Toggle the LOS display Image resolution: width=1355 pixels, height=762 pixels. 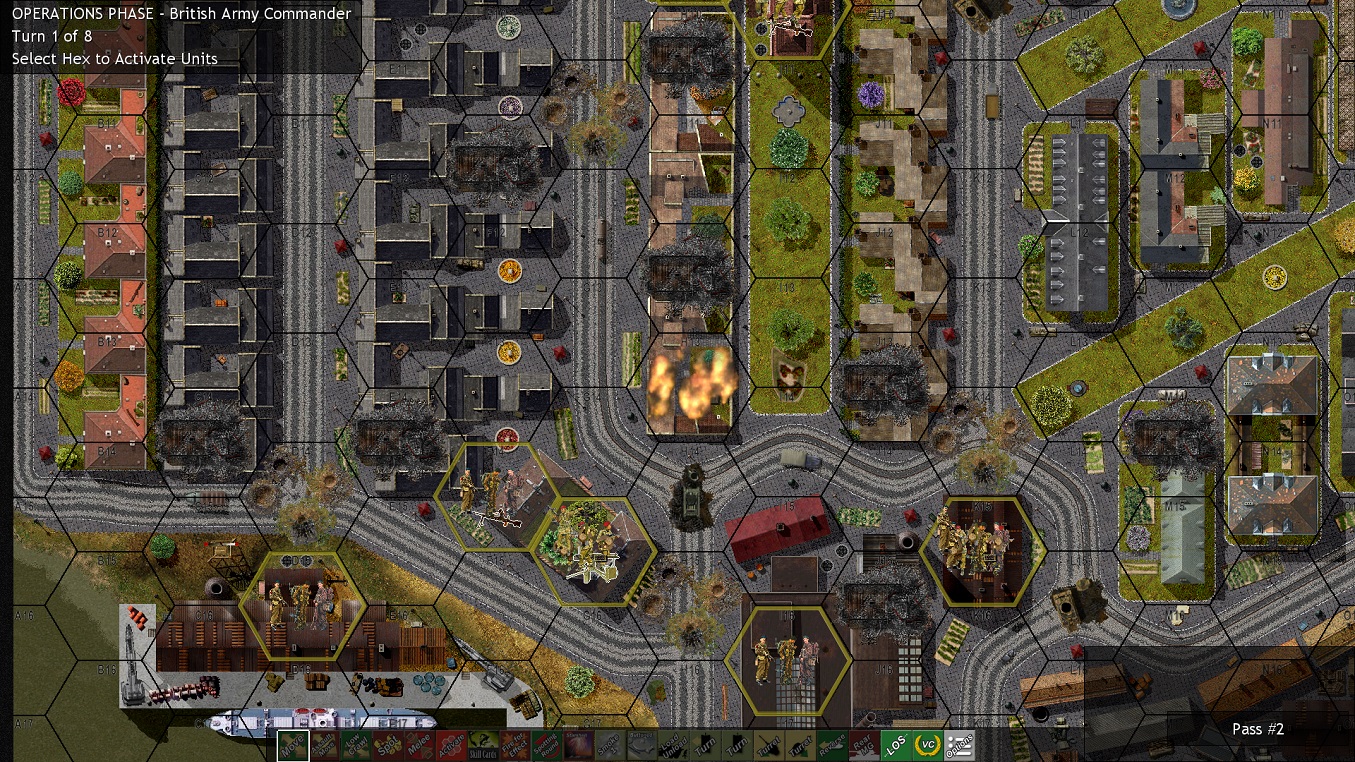pos(896,744)
